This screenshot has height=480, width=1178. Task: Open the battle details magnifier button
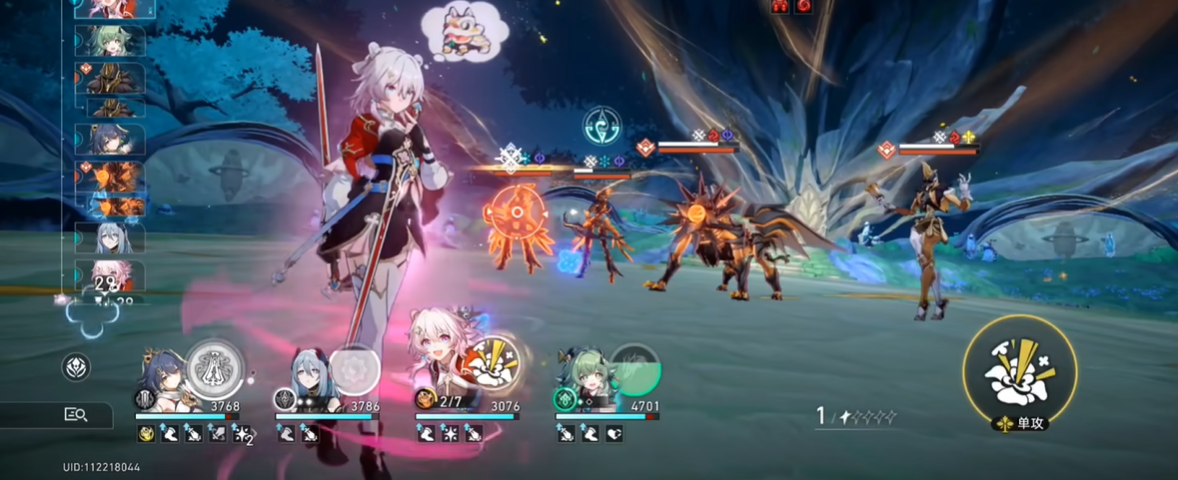(x=76, y=414)
